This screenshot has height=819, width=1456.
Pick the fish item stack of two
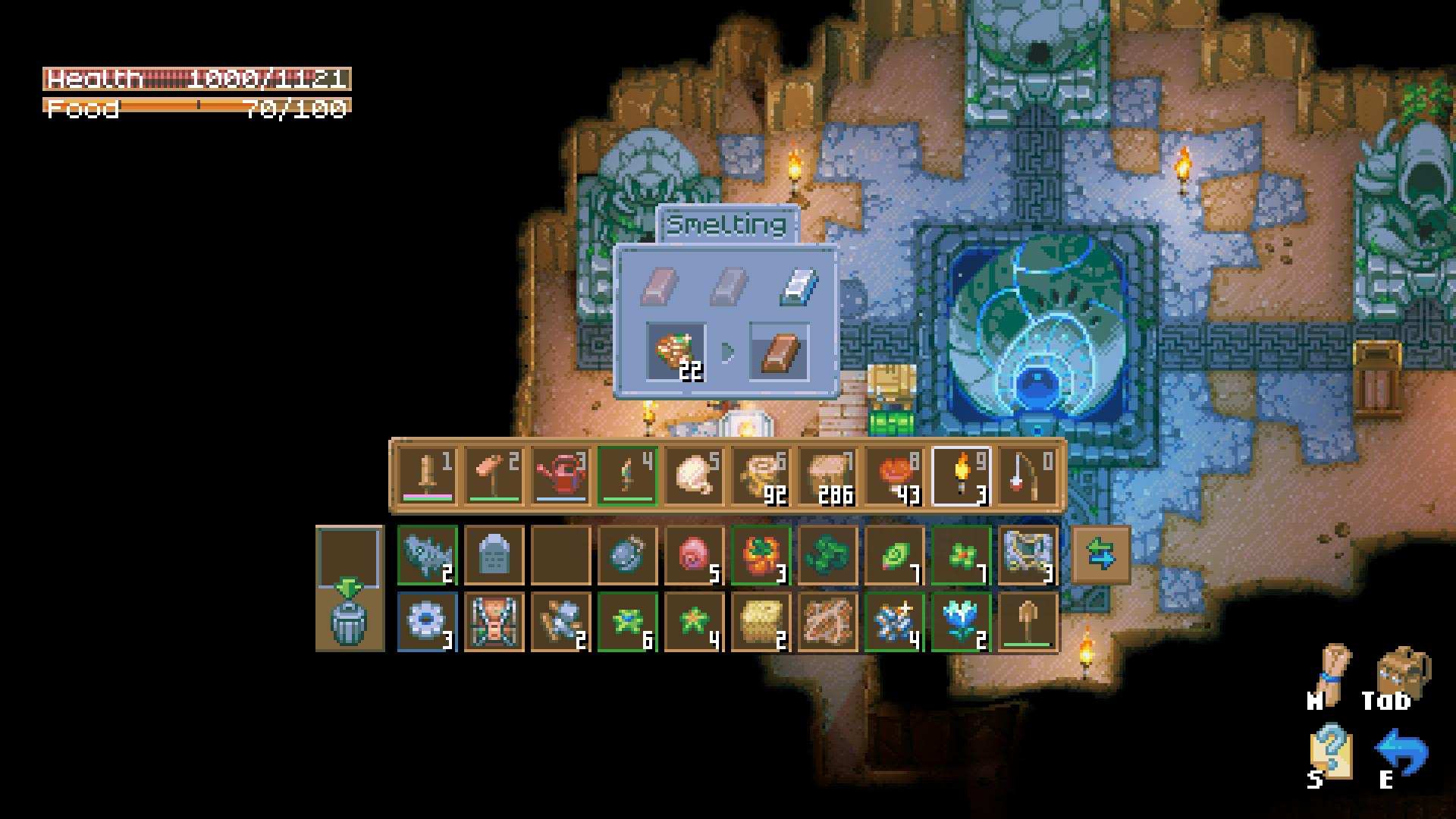(427, 555)
